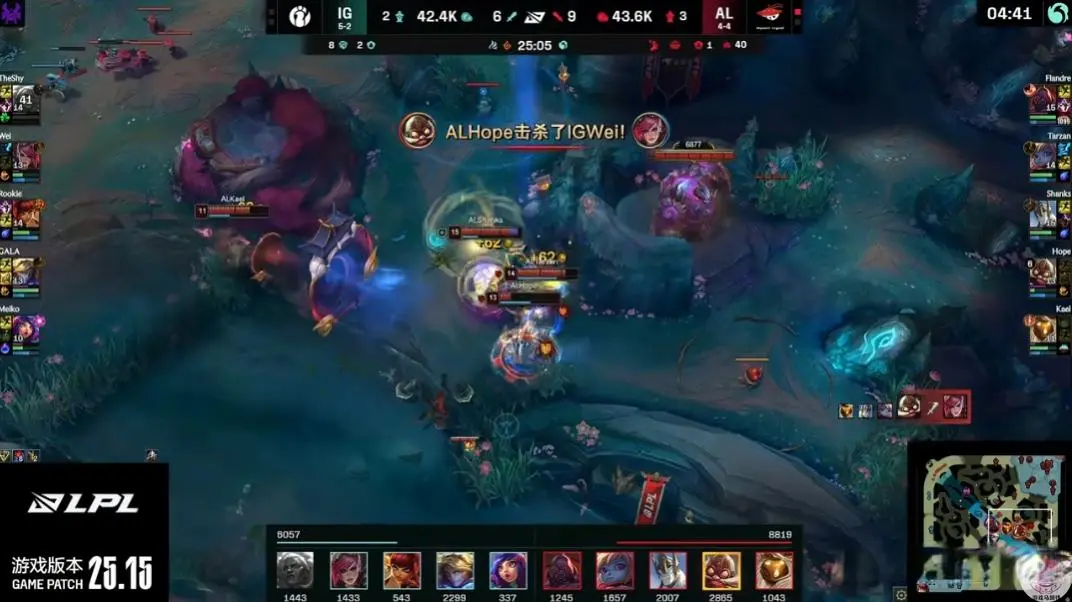Click the bottom-bar portrait with 2007 gold
The width and height of the screenshot is (1072, 602).
tap(668, 570)
